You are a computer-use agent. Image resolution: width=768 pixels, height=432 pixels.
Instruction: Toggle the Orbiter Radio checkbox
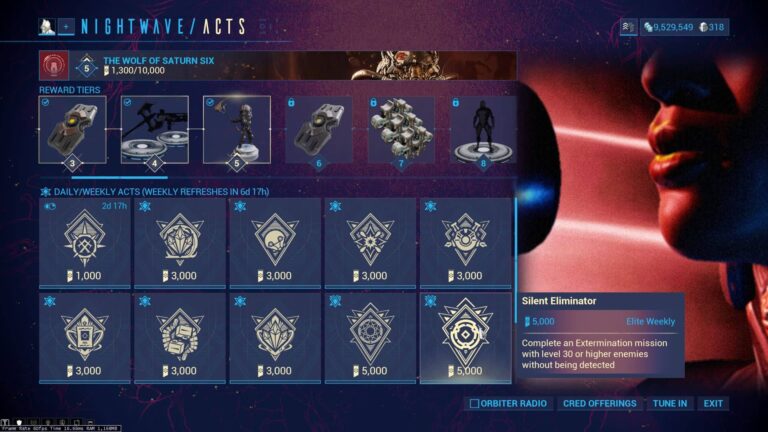[x=475, y=404]
